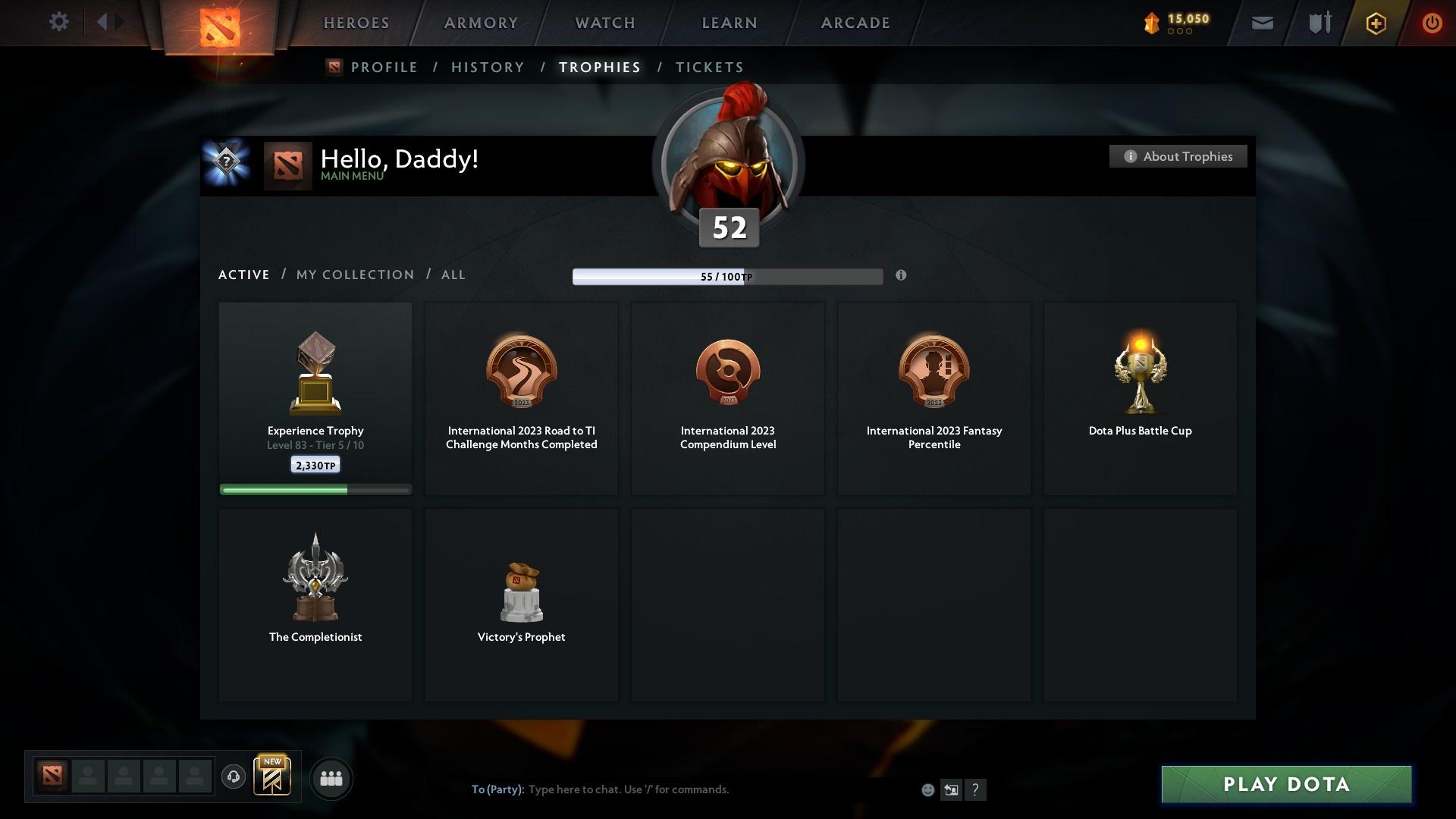This screenshot has width=1456, height=819.
Task: Click the settings gear icon
Action: [x=59, y=22]
